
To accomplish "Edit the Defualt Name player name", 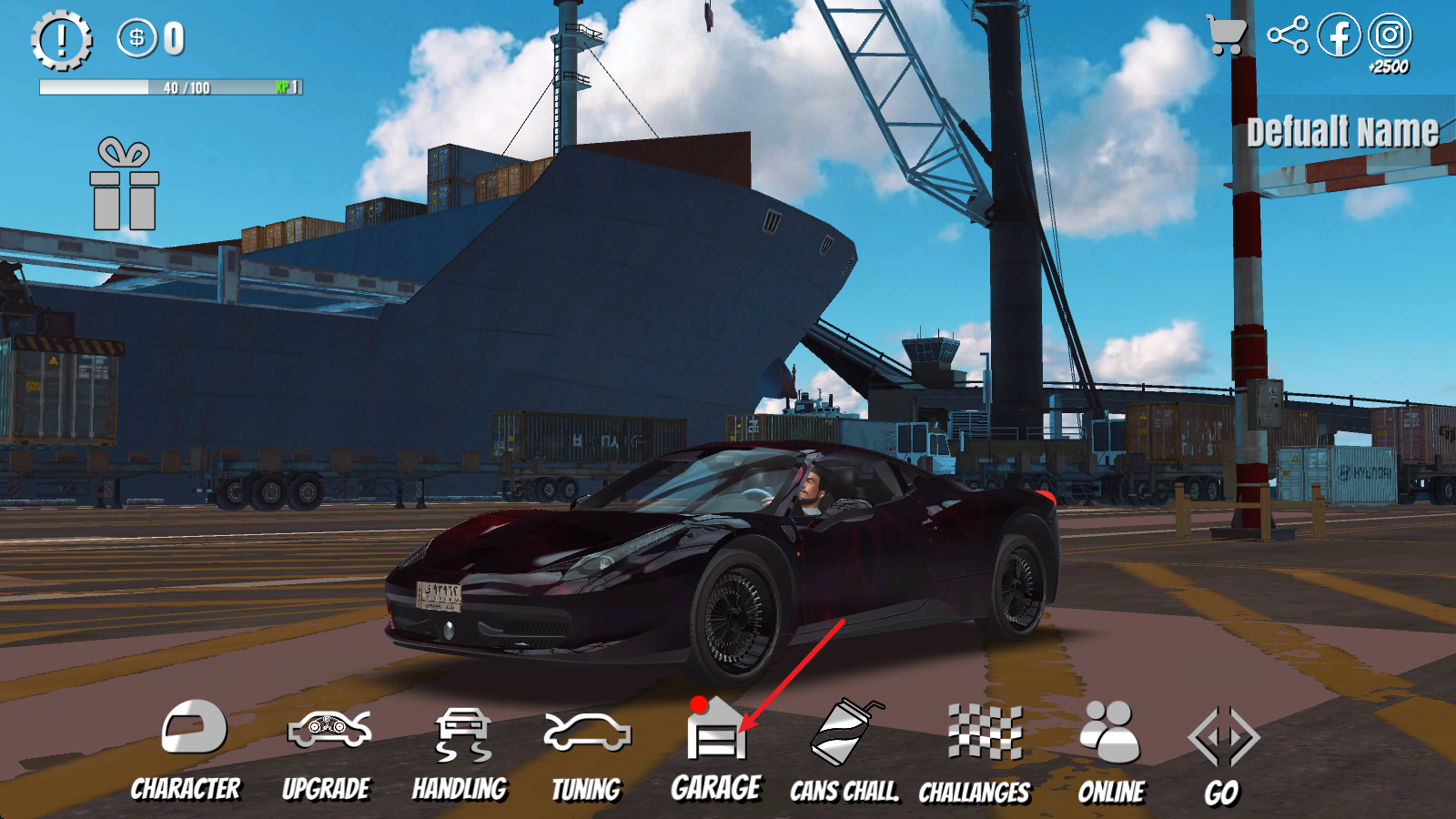I will click(1342, 133).
